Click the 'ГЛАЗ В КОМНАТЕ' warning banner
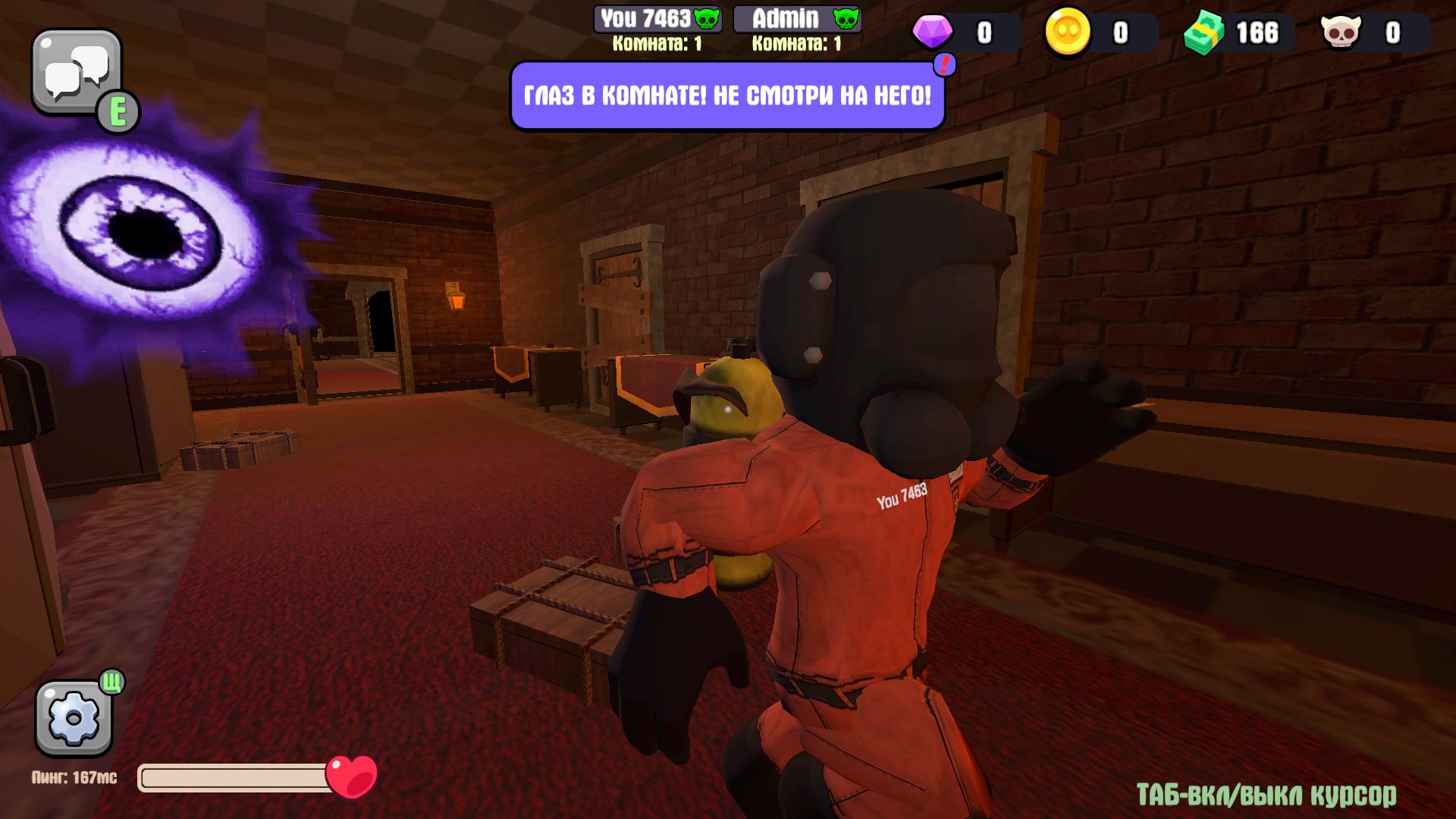 726,94
